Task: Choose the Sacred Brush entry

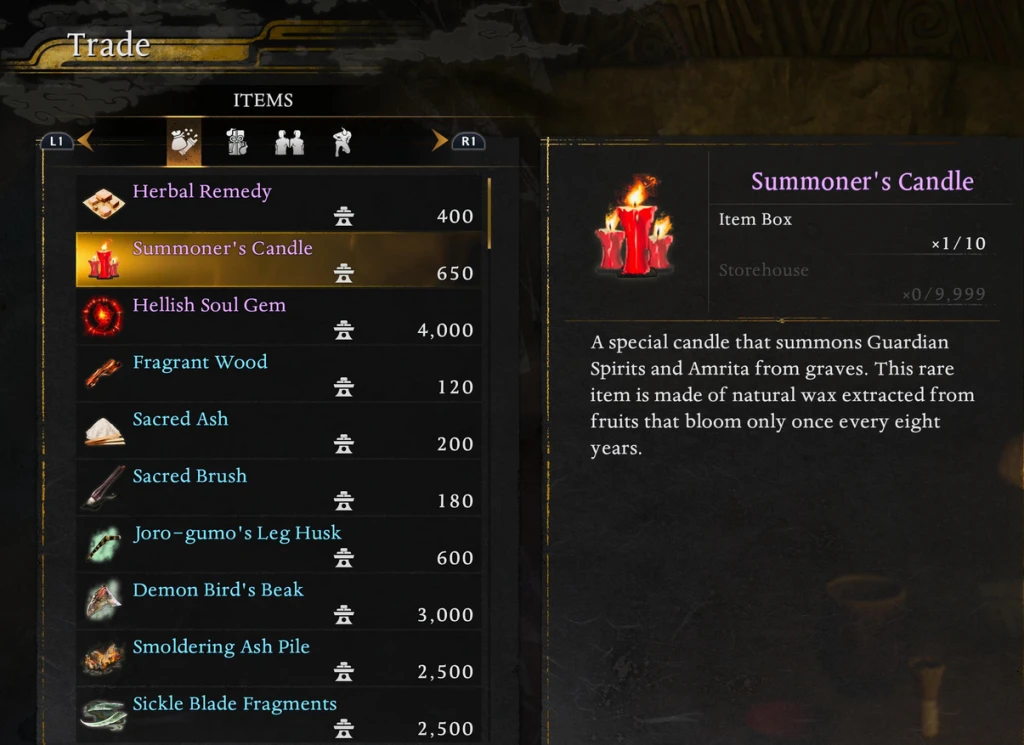Action: [x=278, y=488]
